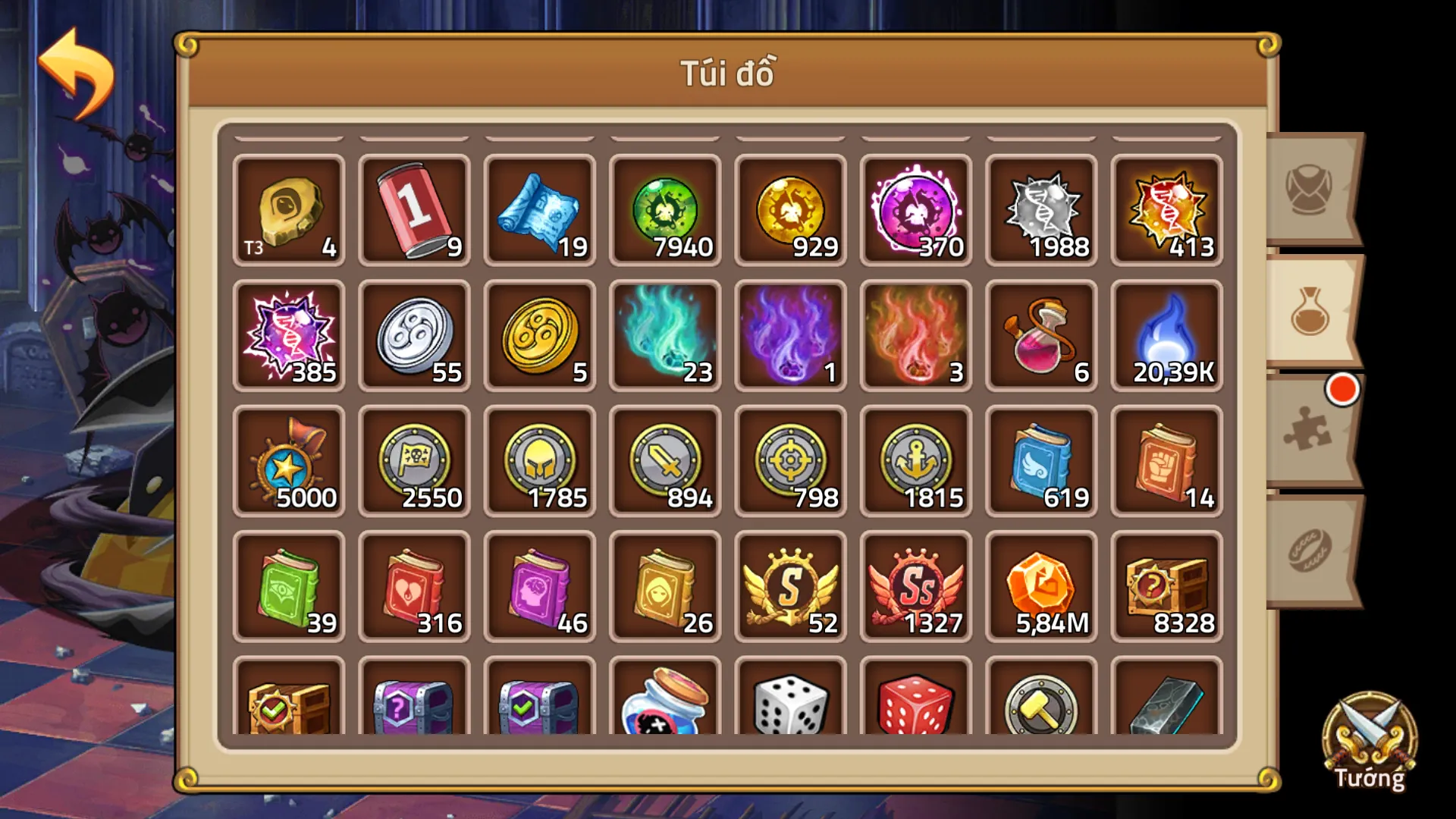Select the orange gem stack showing 5,84M

pos(1040,584)
